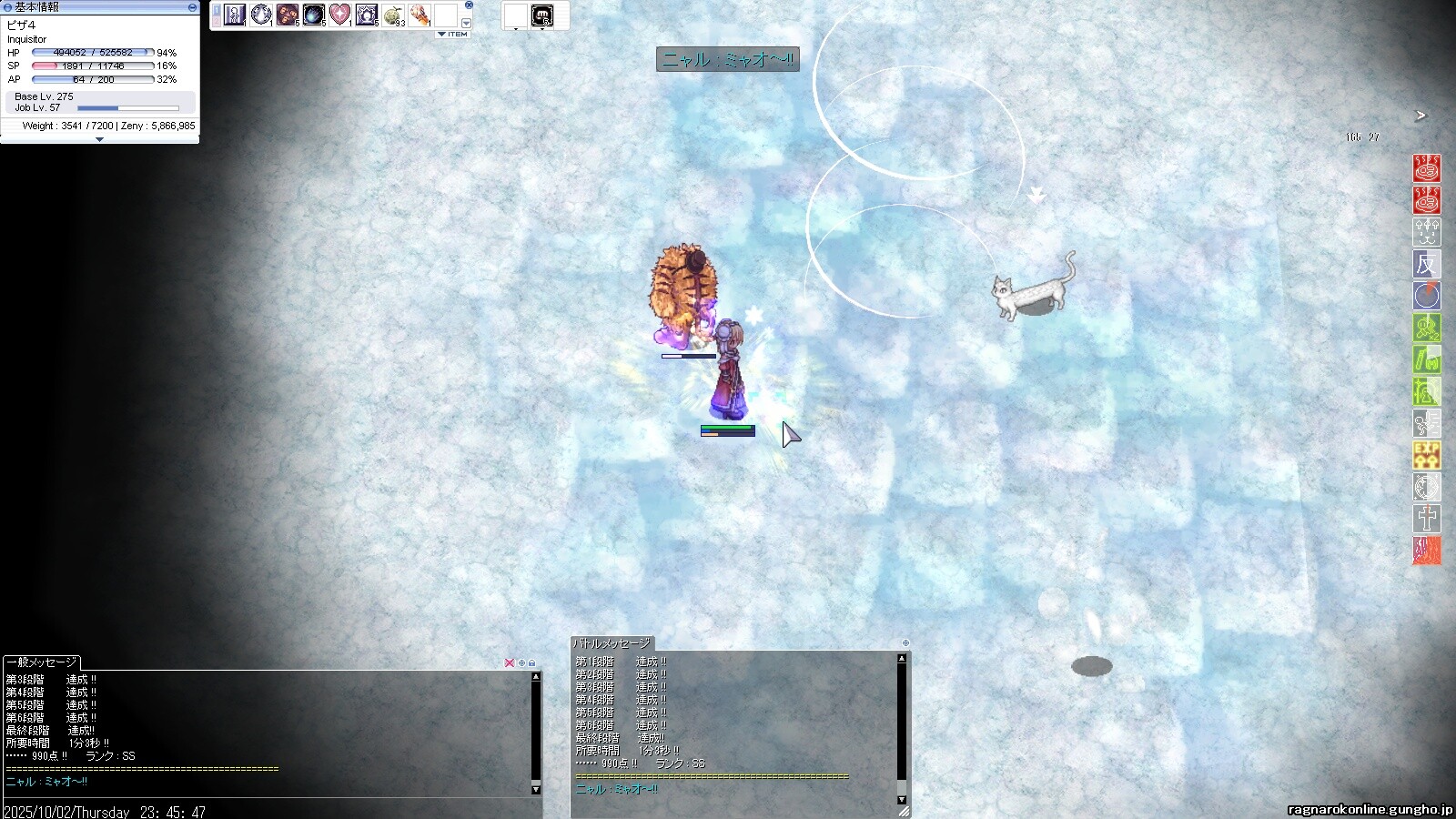Screen dimensions: 1456x819
Task: Click the fist skill icon in the small bar
Action: tap(541, 15)
